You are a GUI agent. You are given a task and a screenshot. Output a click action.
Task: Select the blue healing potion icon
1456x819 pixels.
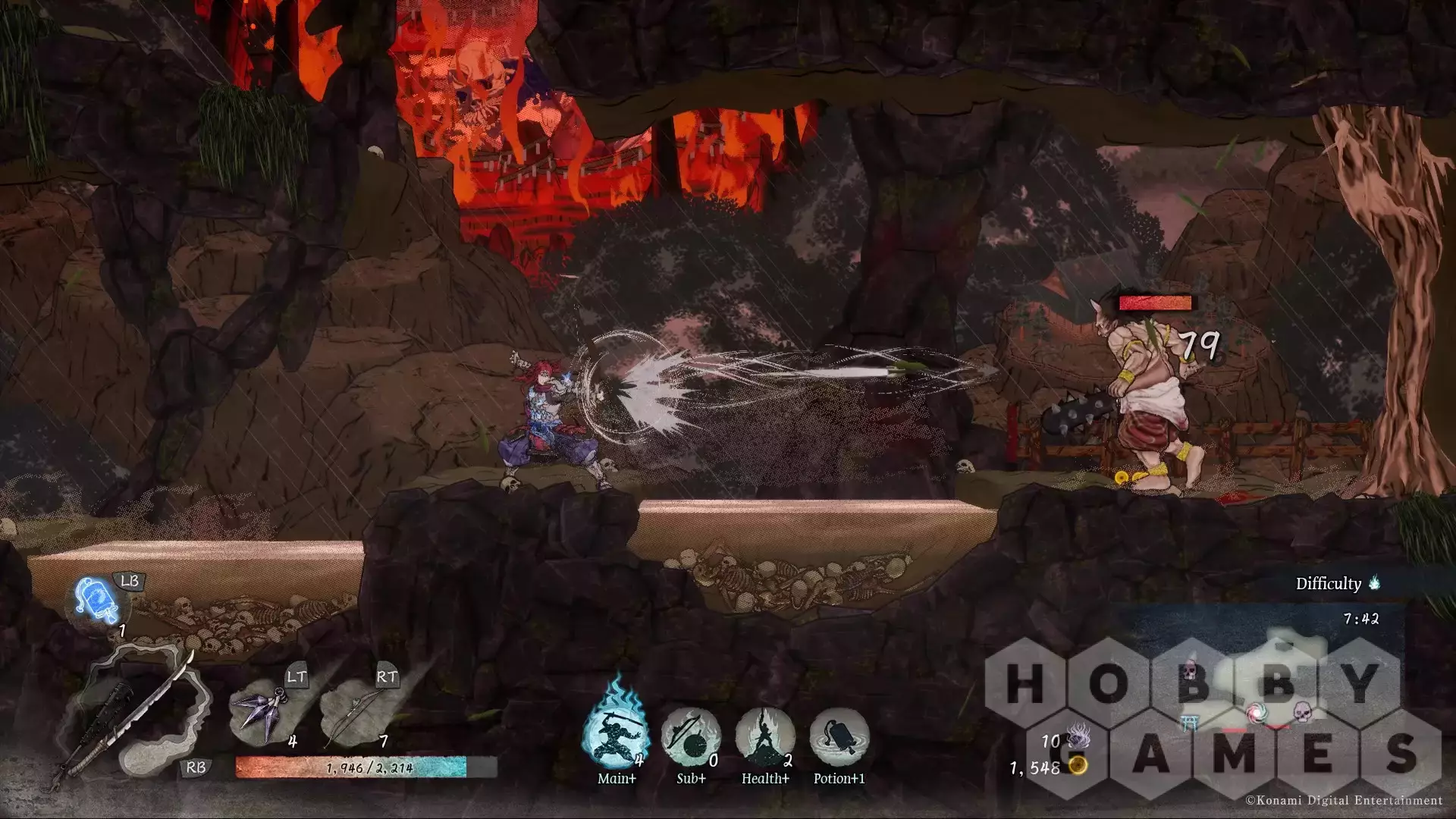tap(98, 602)
